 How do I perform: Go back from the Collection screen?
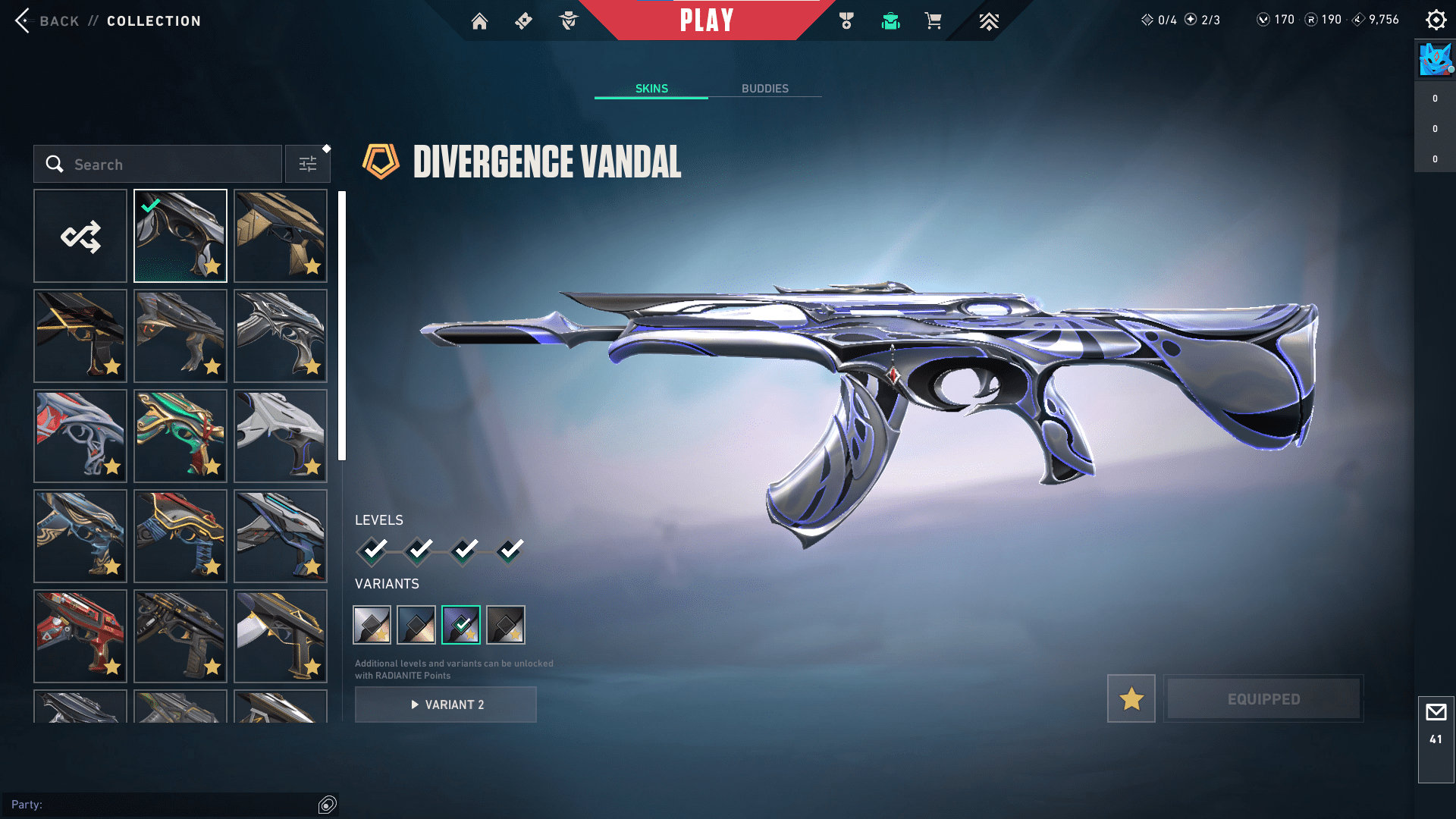pos(45,21)
